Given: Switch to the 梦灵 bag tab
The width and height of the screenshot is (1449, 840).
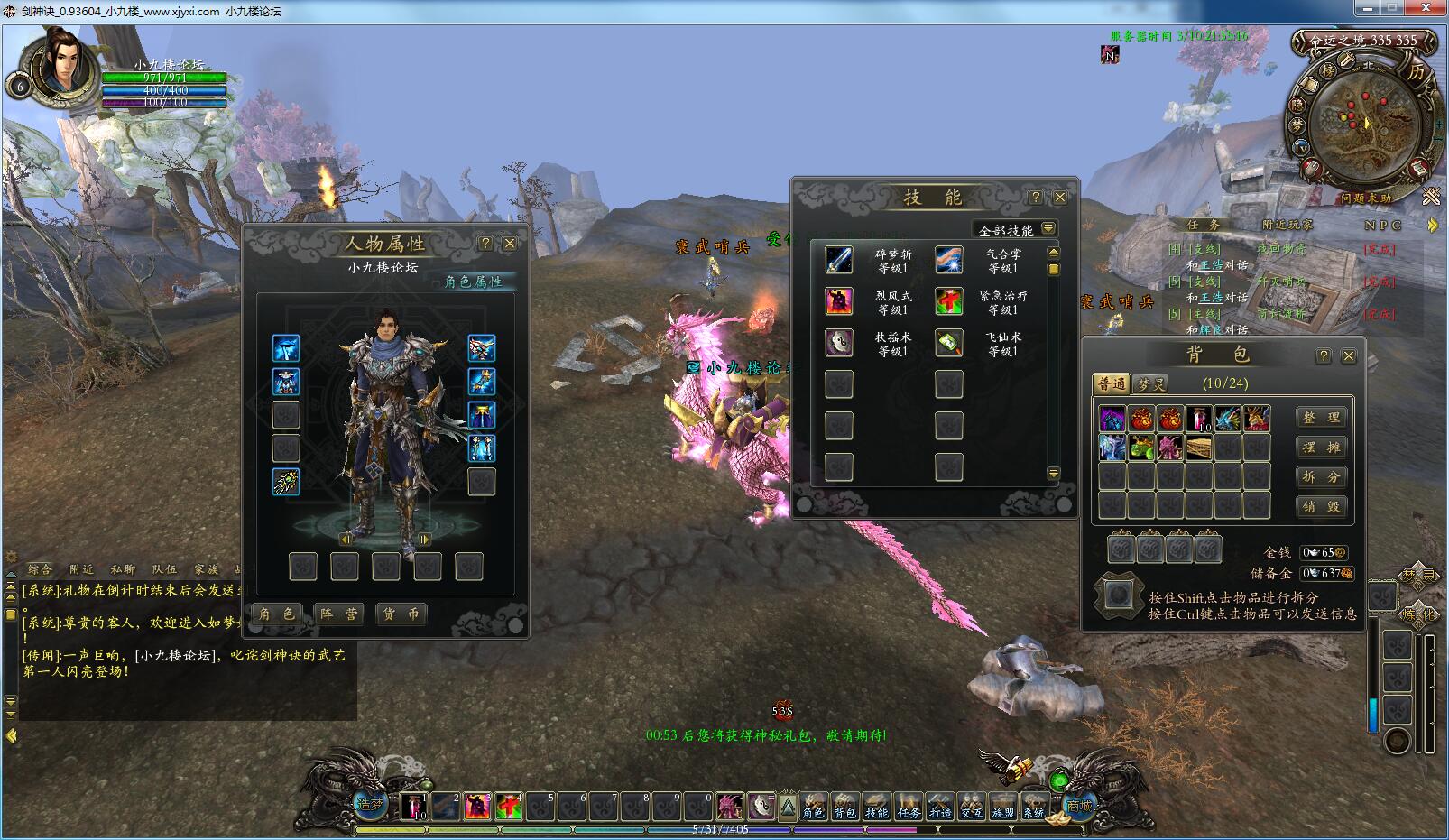Looking at the screenshot, I should pos(1151,384).
